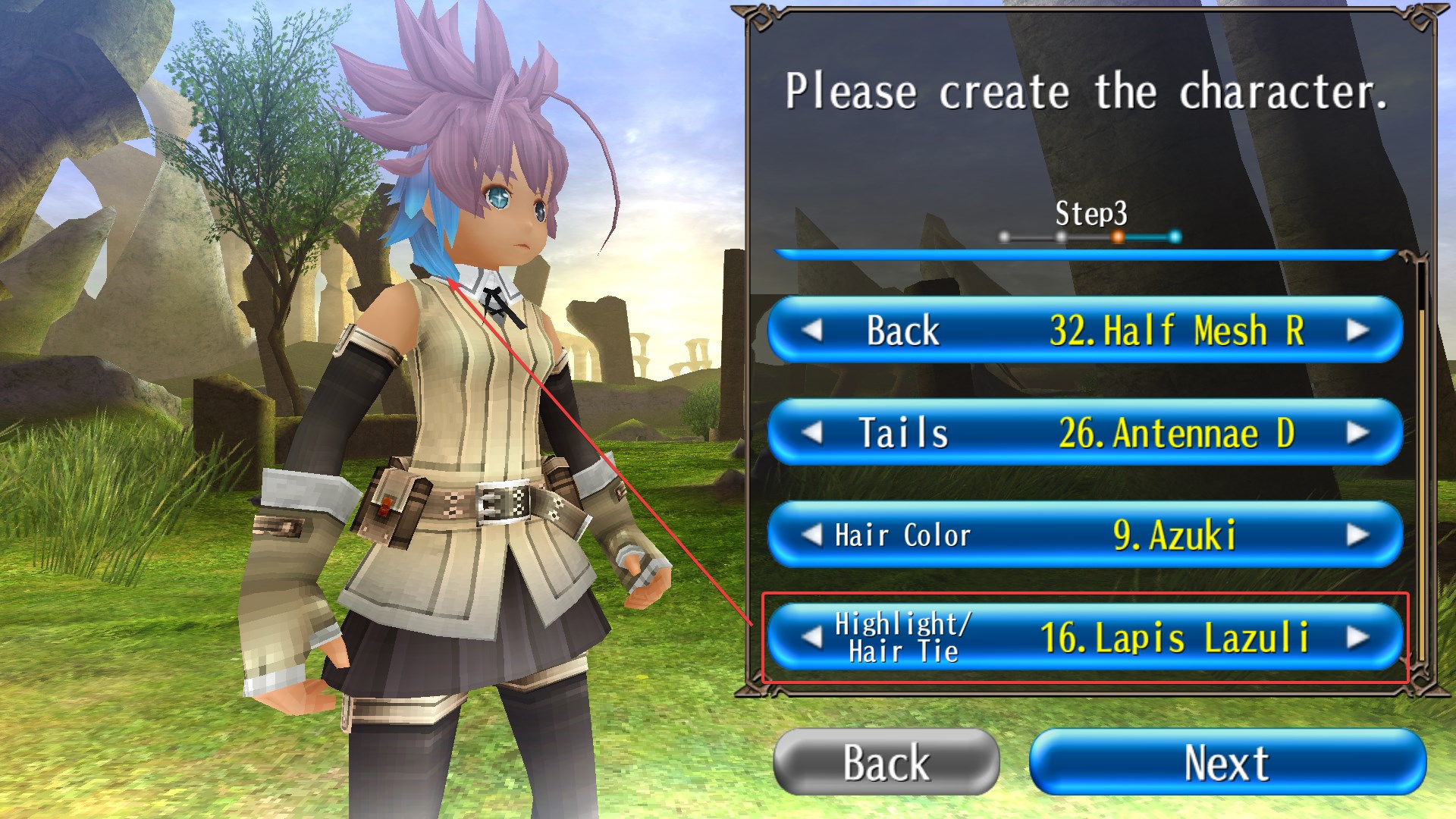Cycle Hair Color to previous option

click(x=812, y=535)
